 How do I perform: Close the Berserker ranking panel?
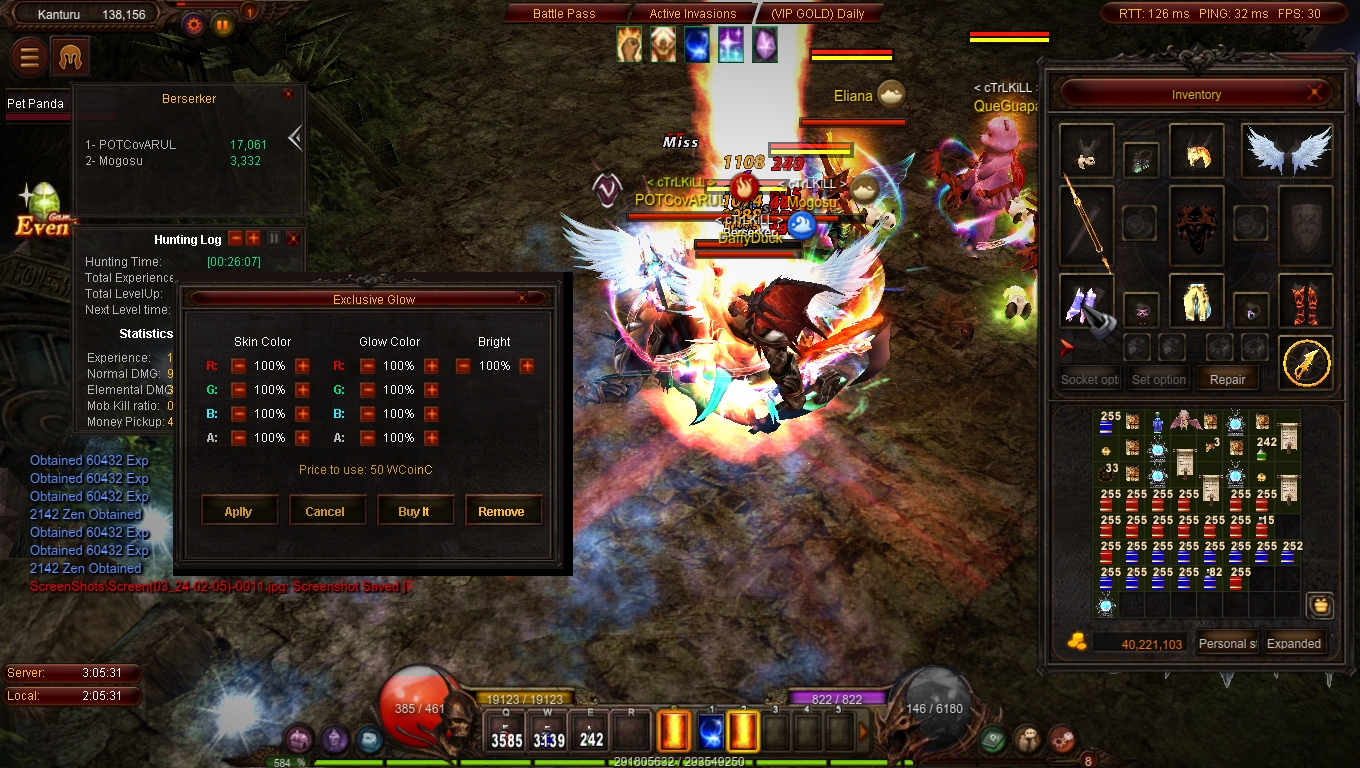(x=288, y=94)
